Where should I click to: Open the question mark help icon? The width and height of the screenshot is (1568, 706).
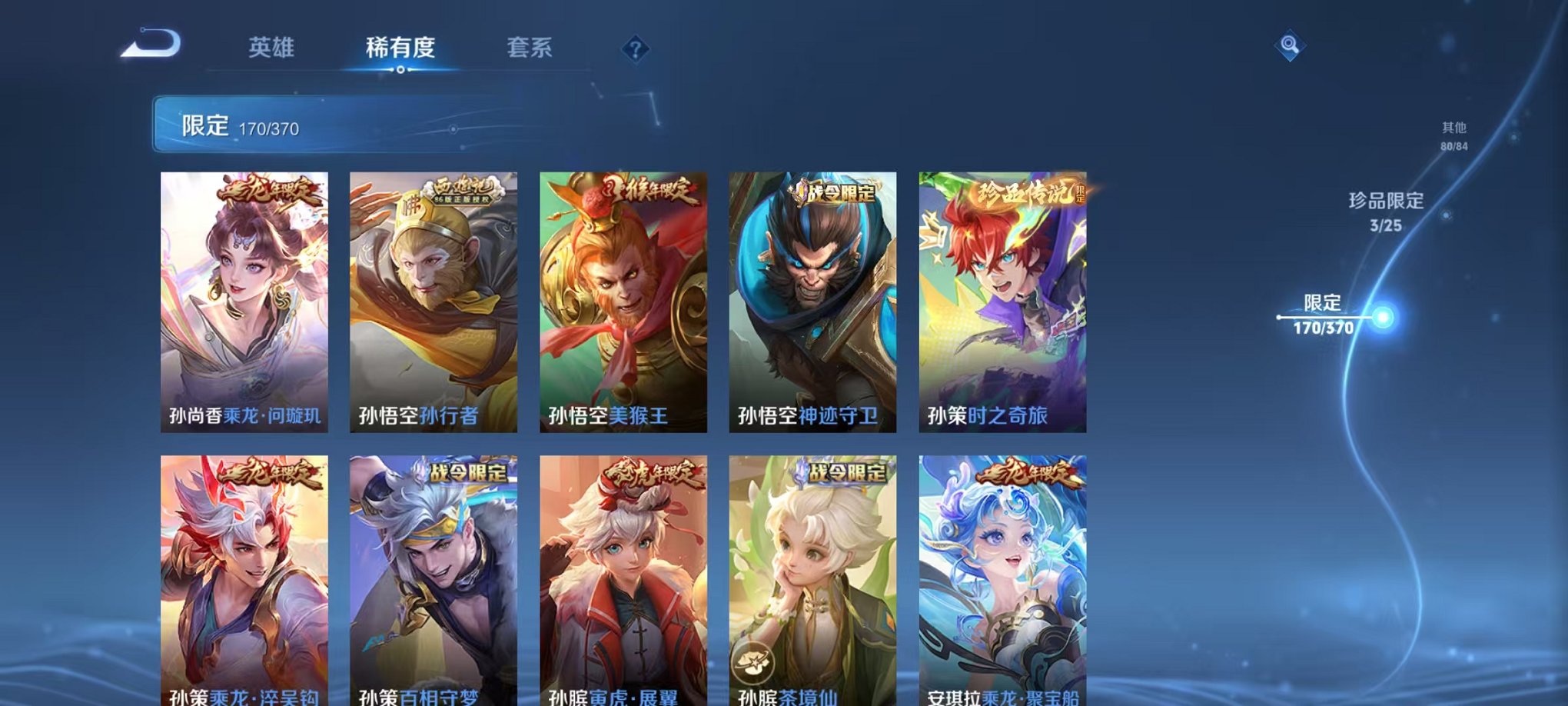pyautogui.click(x=635, y=49)
